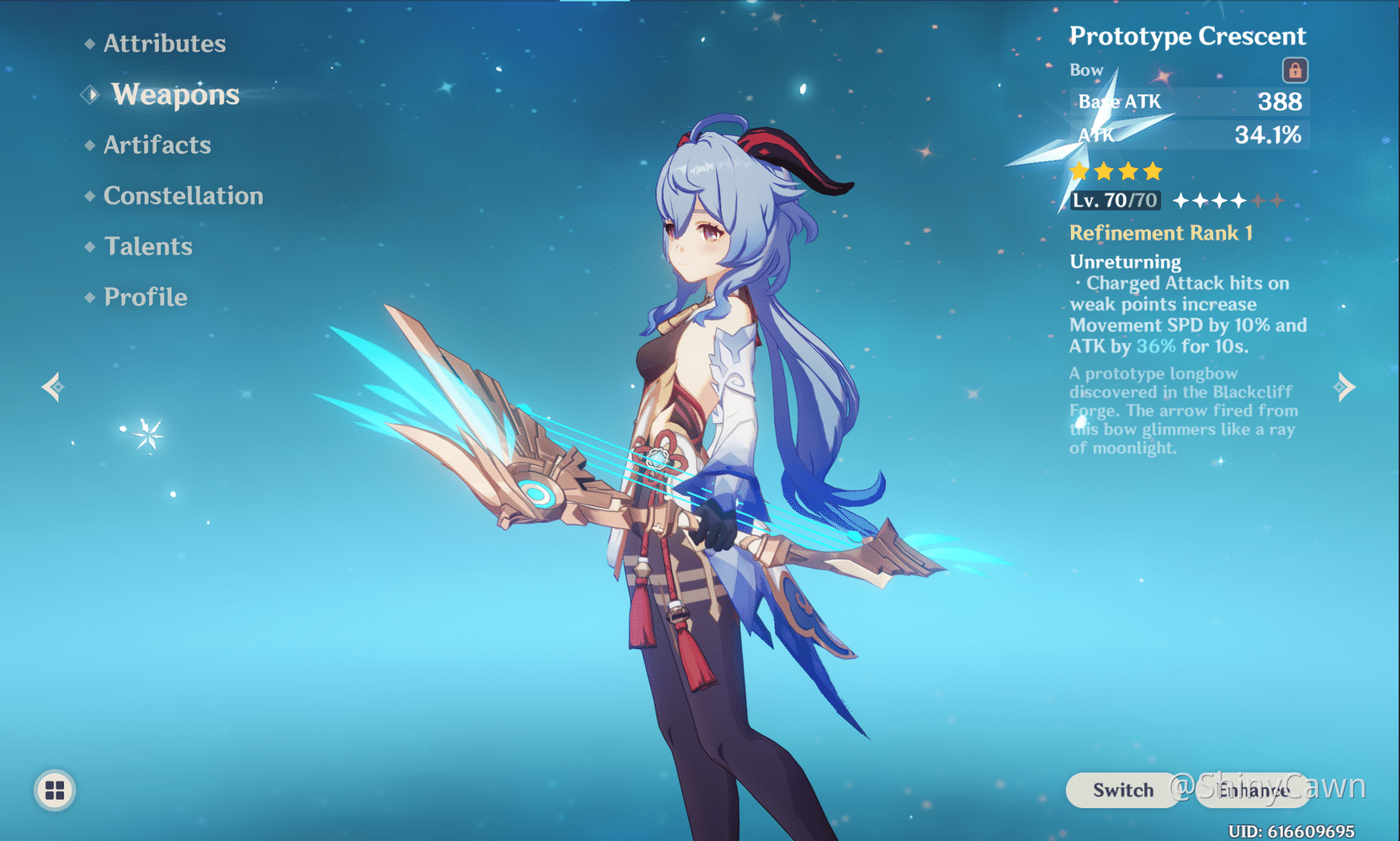Select the diamond icon beside Weapons

tap(89, 93)
